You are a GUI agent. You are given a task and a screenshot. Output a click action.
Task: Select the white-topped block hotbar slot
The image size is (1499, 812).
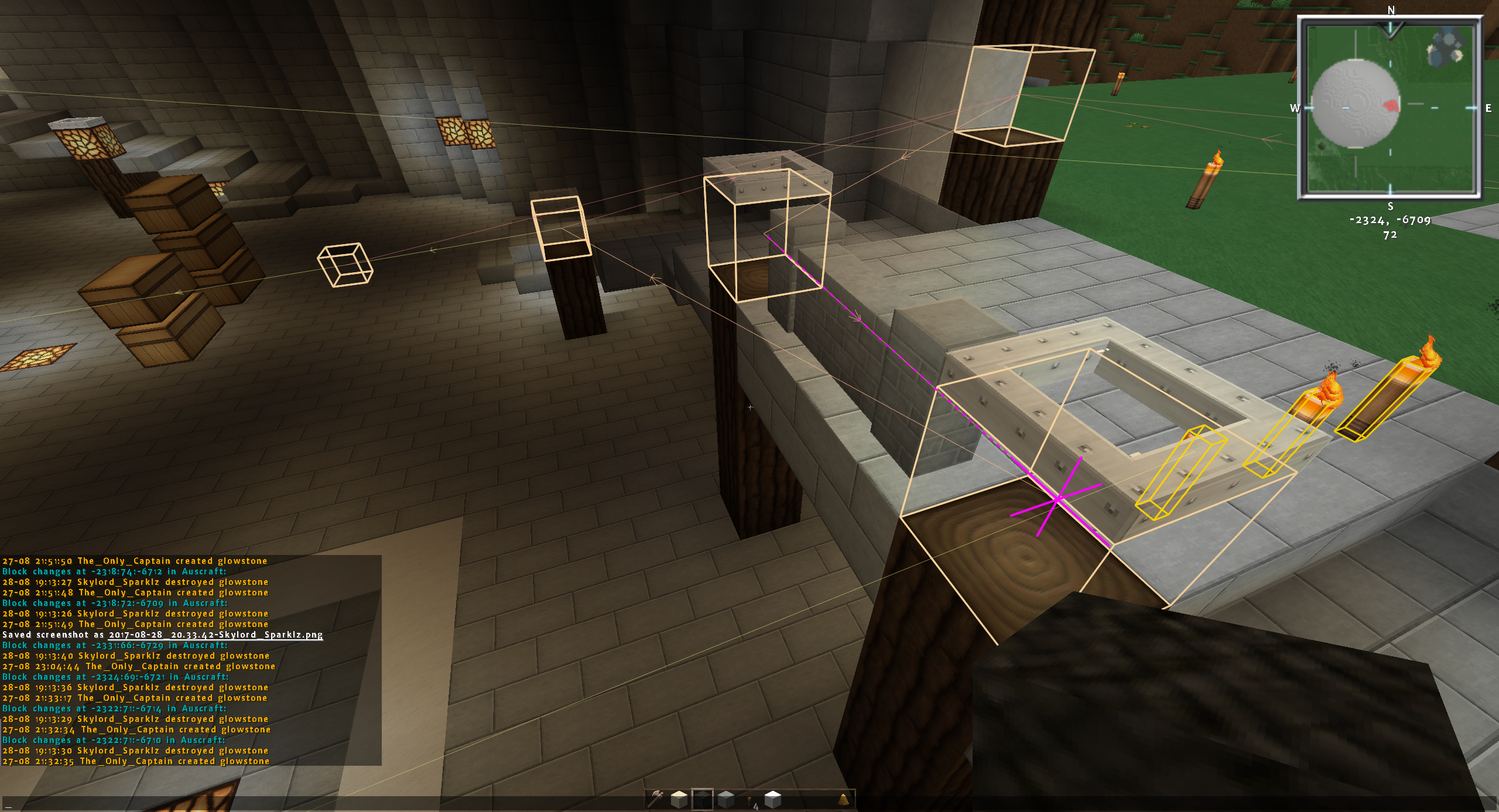pos(773,799)
